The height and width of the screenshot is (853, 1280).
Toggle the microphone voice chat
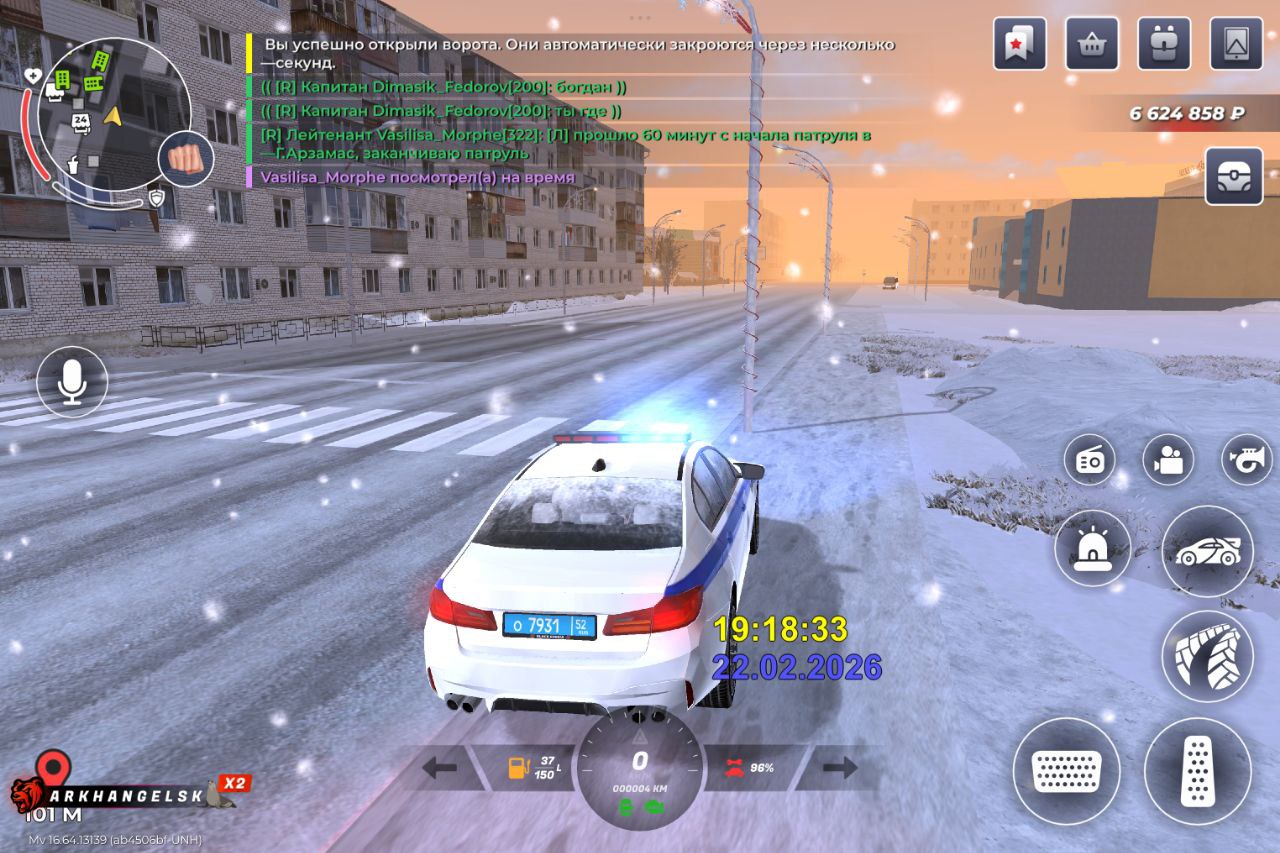72,382
